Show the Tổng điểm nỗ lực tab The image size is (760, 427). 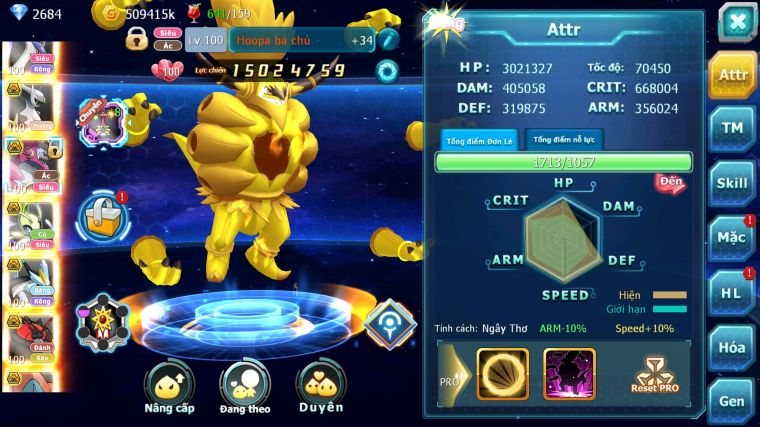[x=565, y=140]
